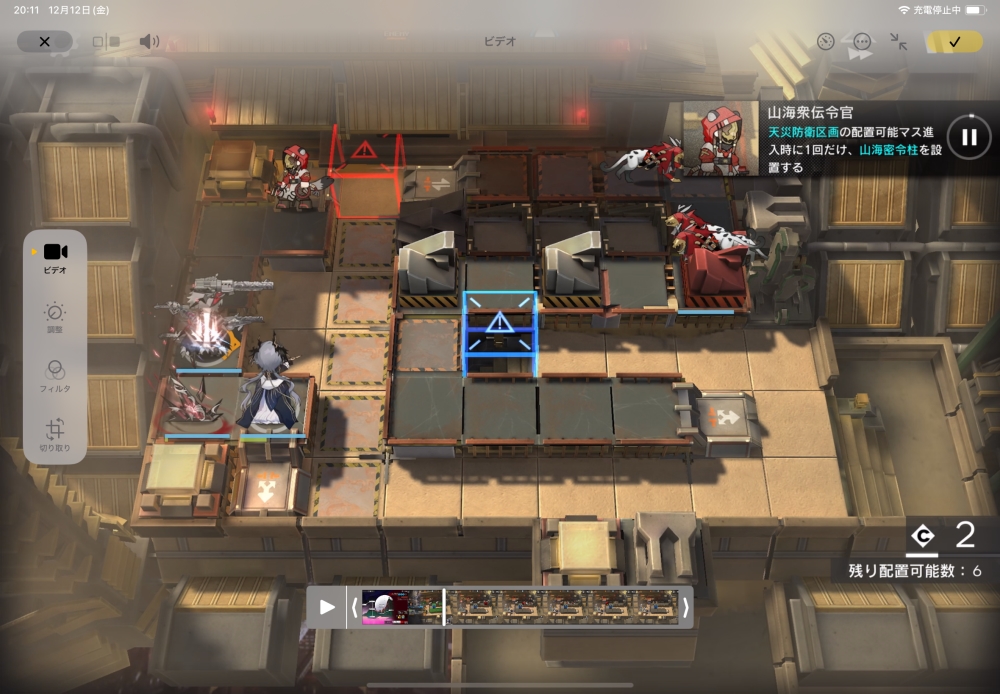Cancel video editing with the X button

tap(44, 41)
